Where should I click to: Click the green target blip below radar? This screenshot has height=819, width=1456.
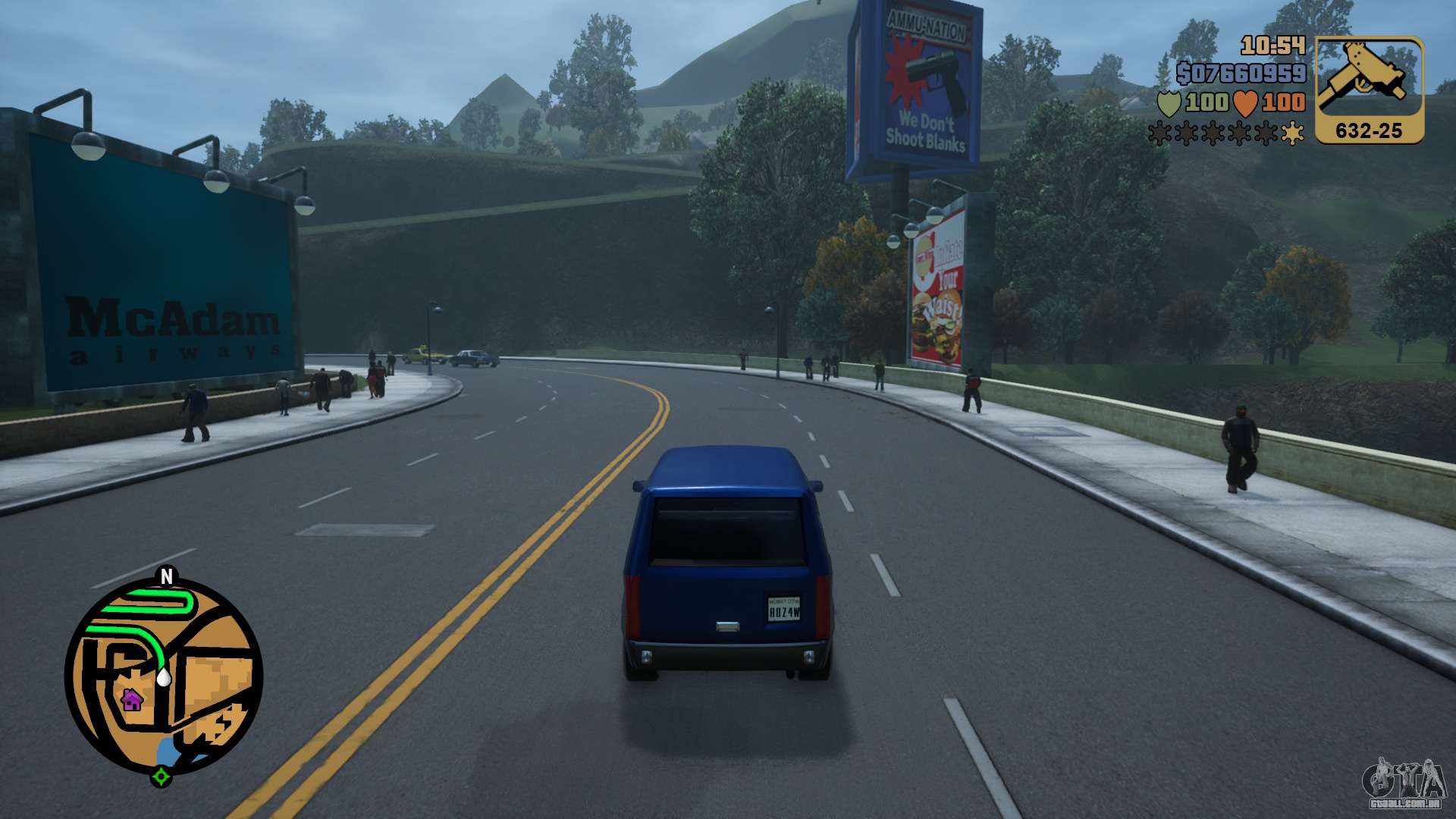click(161, 777)
